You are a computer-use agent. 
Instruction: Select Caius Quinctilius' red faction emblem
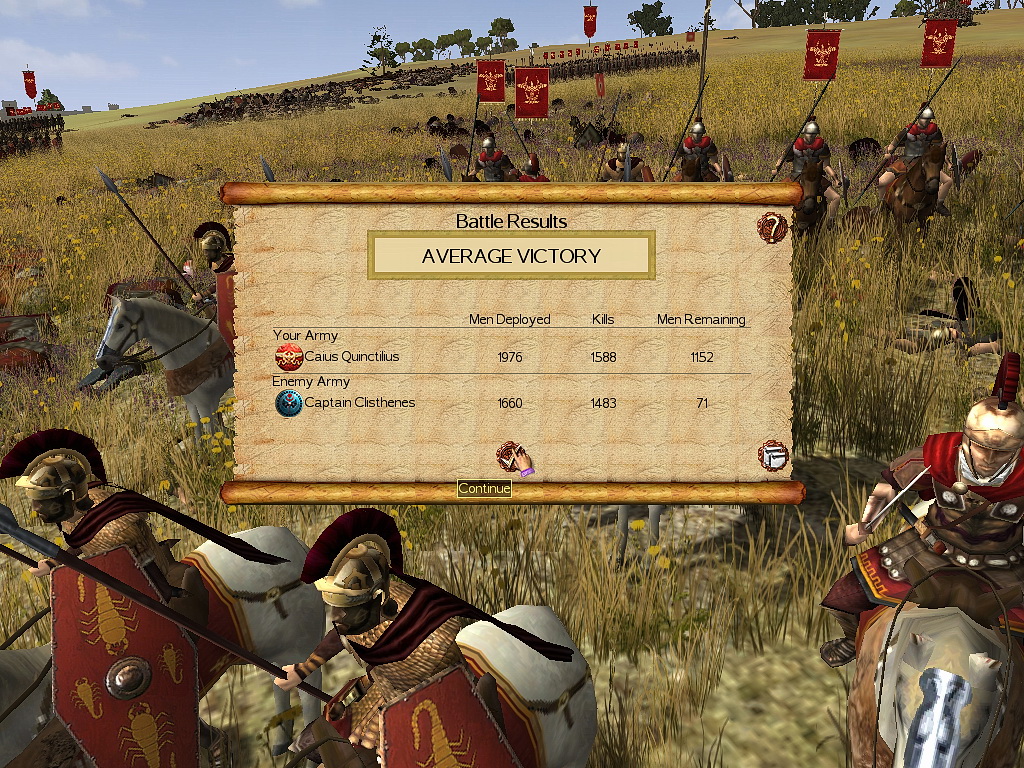(289, 357)
